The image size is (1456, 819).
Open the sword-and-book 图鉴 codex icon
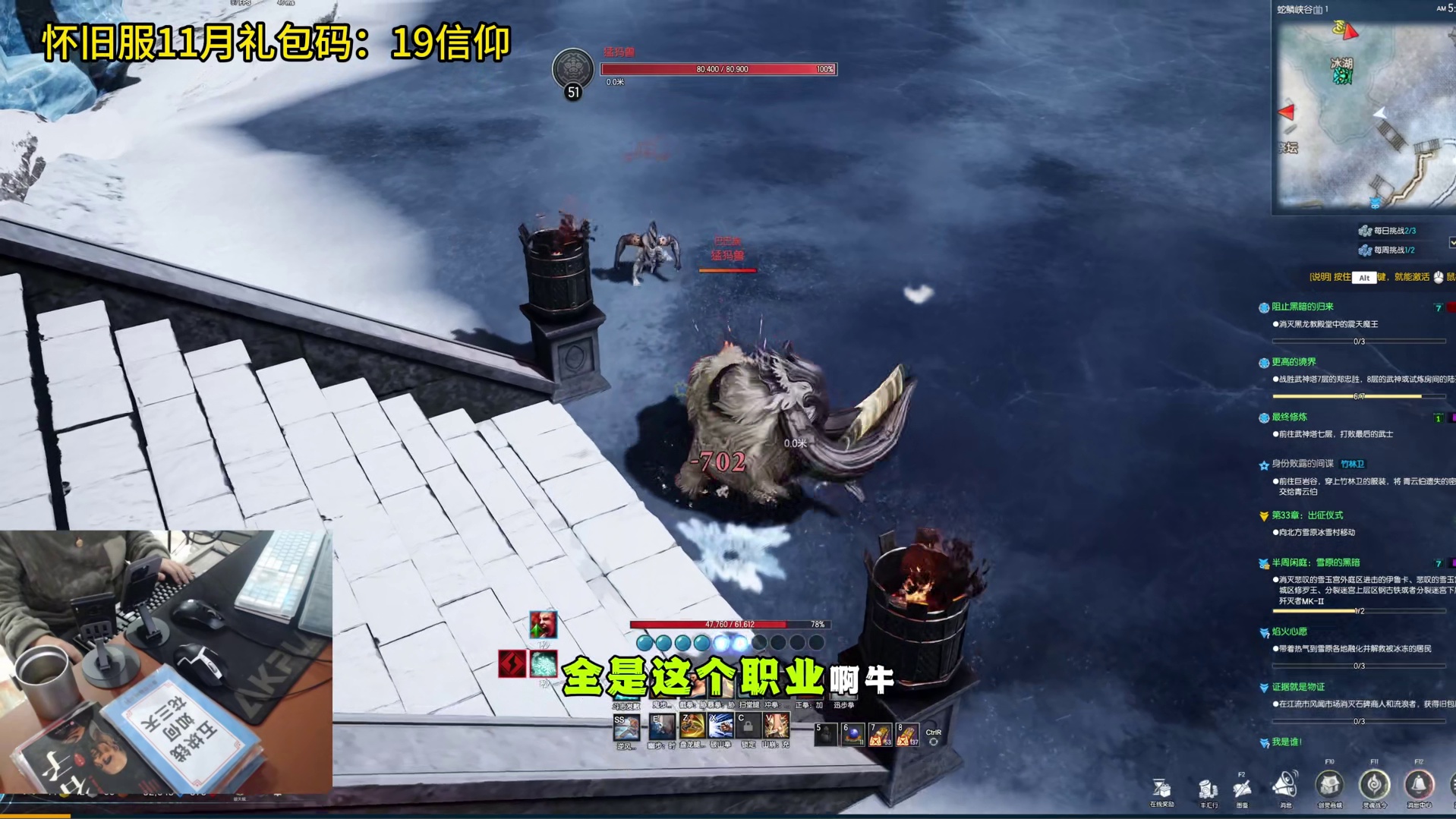1242,789
